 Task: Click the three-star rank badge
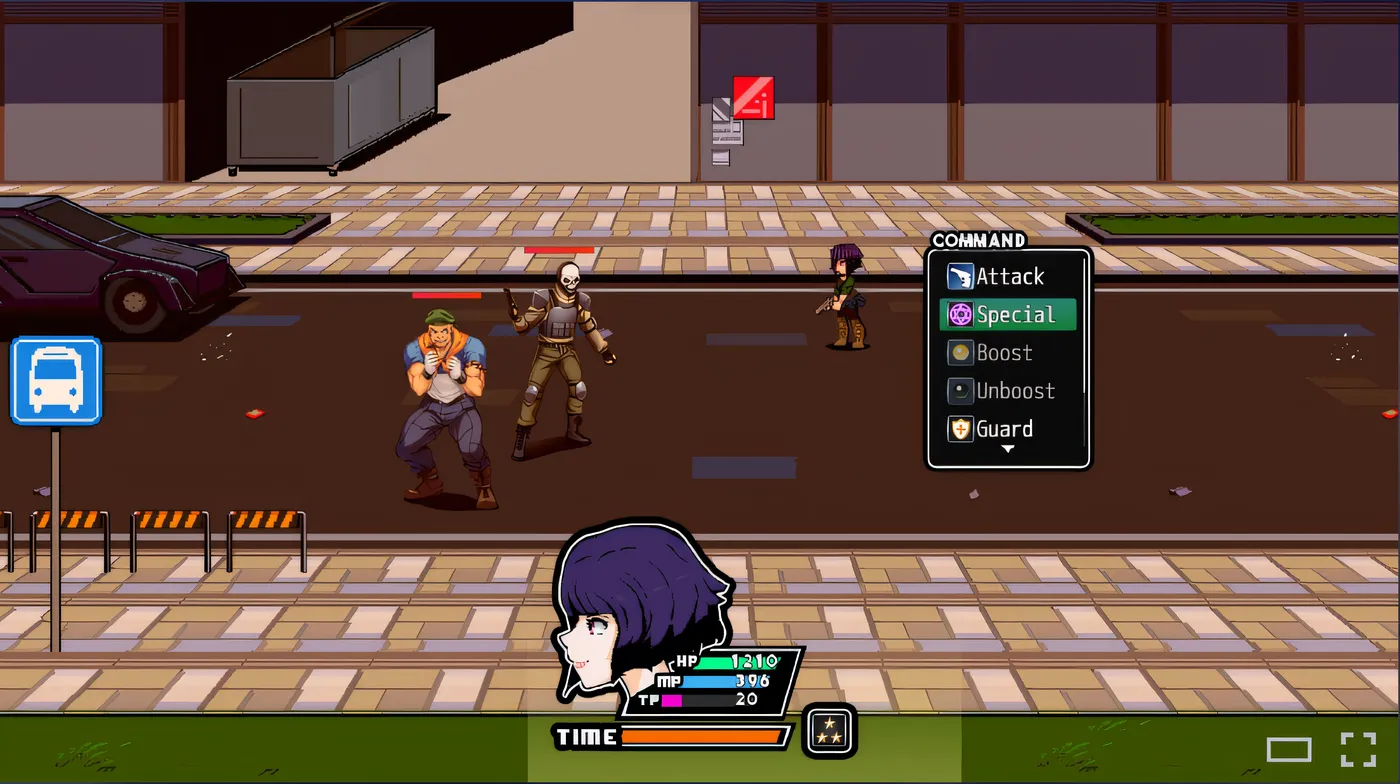(828, 731)
